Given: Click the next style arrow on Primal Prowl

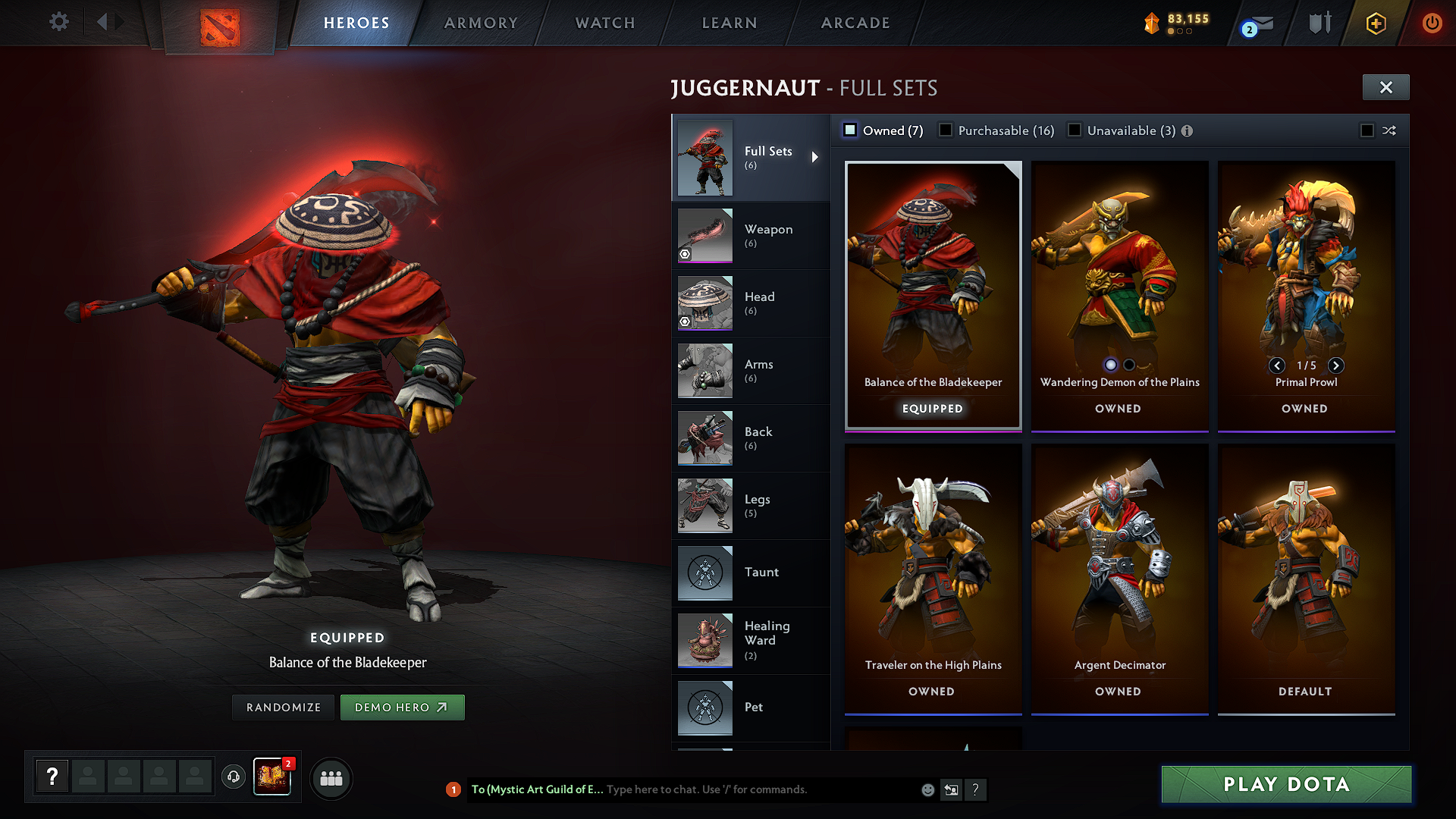Looking at the screenshot, I should 1336,366.
